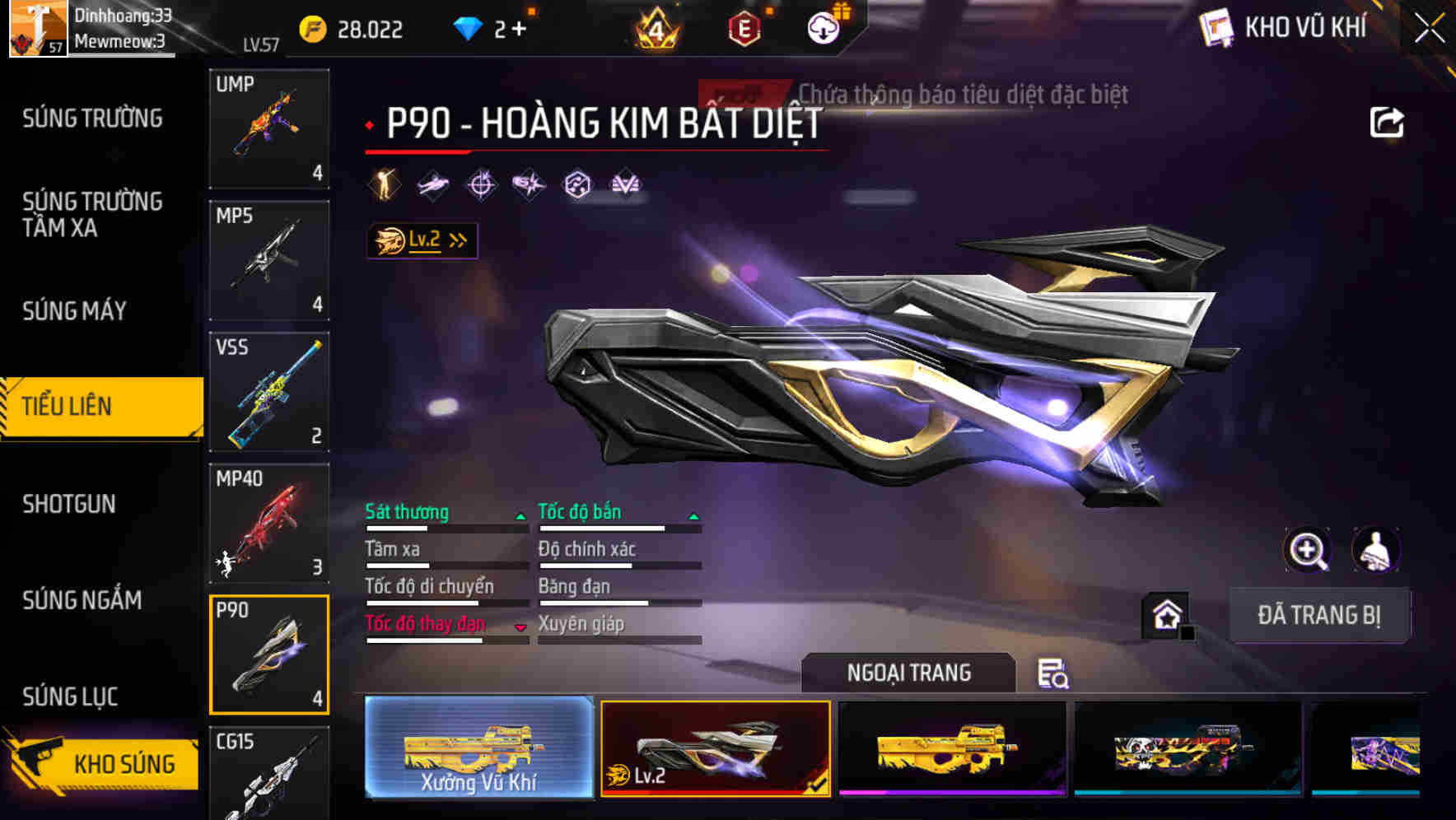Expand the Sát thương damage stat arrow
The width and height of the screenshot is (1456, 820).
point(521,514)
